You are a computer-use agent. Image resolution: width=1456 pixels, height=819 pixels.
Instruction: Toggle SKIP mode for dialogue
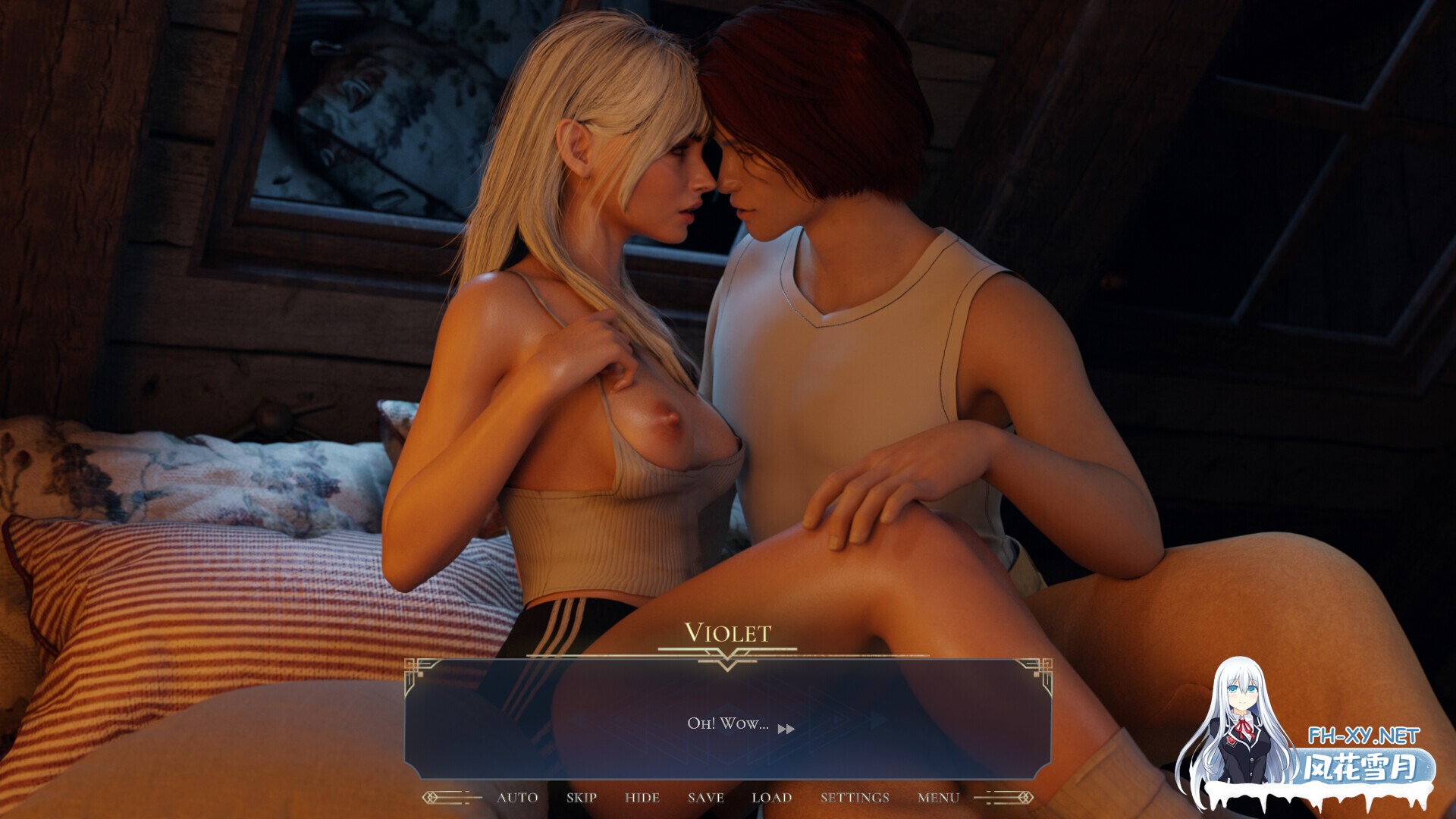pyautogui.click(x=580, y=798)
